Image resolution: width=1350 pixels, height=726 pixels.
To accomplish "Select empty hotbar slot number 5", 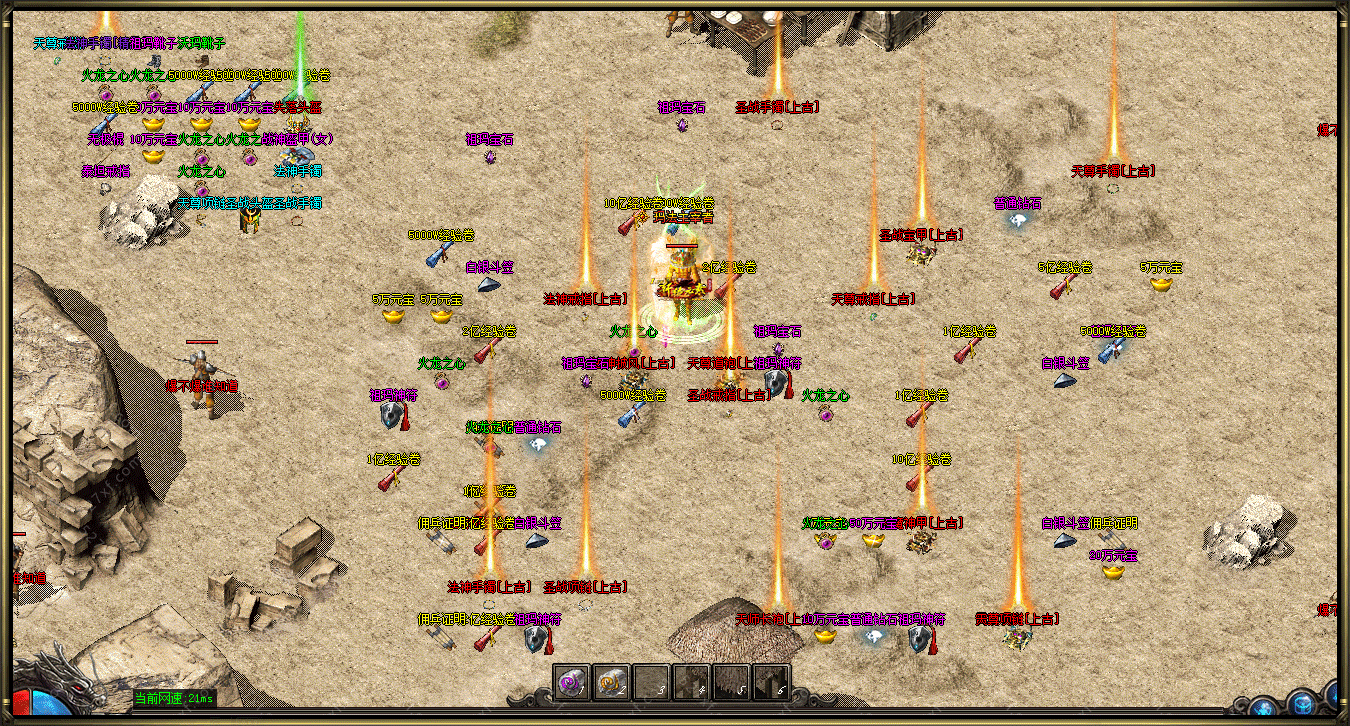I will pos(731,682).
